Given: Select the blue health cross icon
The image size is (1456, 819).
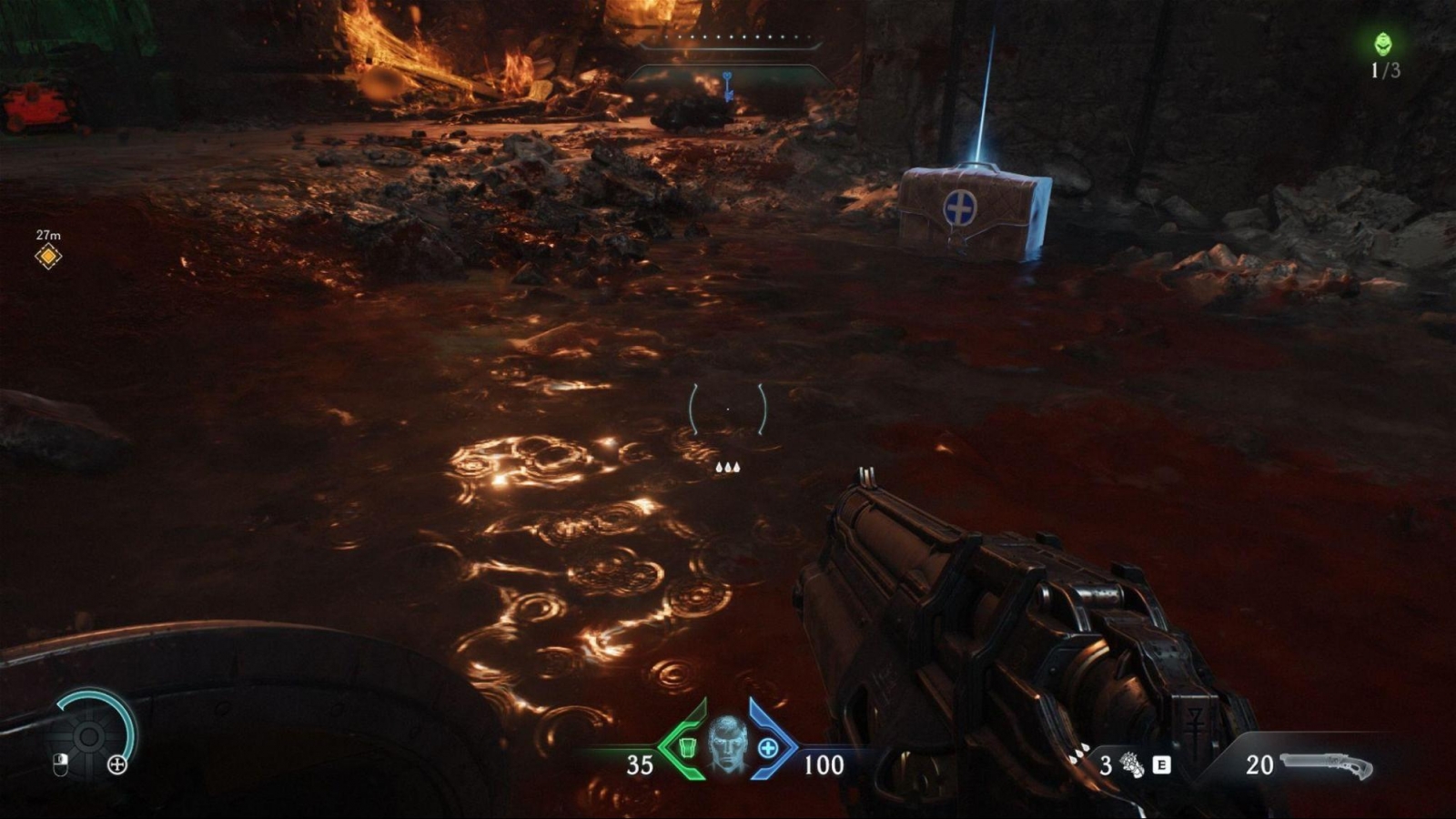Looking at the screenshot, I should 768,748.
